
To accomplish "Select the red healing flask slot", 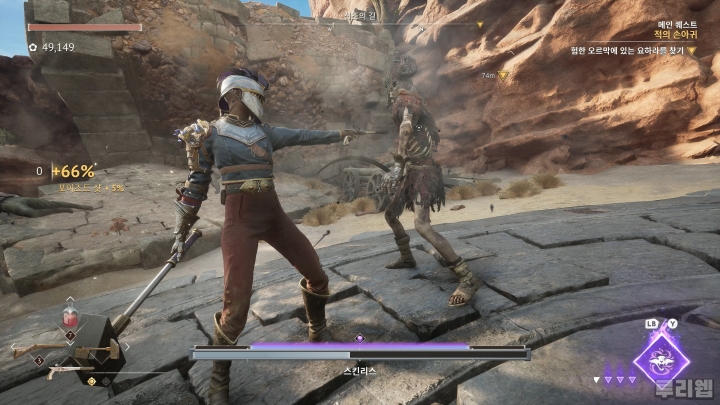I will click(x=70, y=318).
